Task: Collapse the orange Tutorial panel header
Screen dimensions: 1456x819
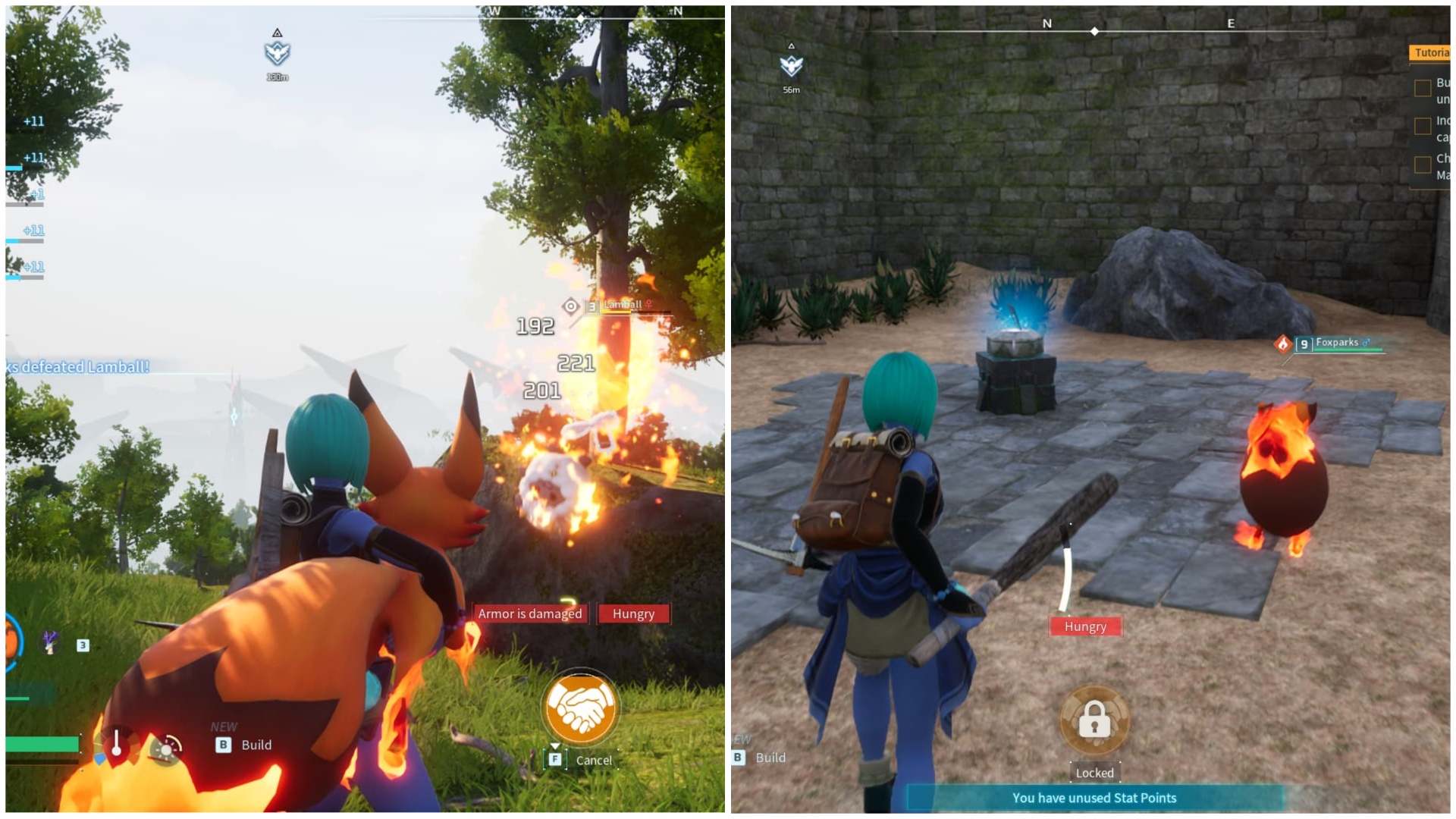Action: [1433, 52]
